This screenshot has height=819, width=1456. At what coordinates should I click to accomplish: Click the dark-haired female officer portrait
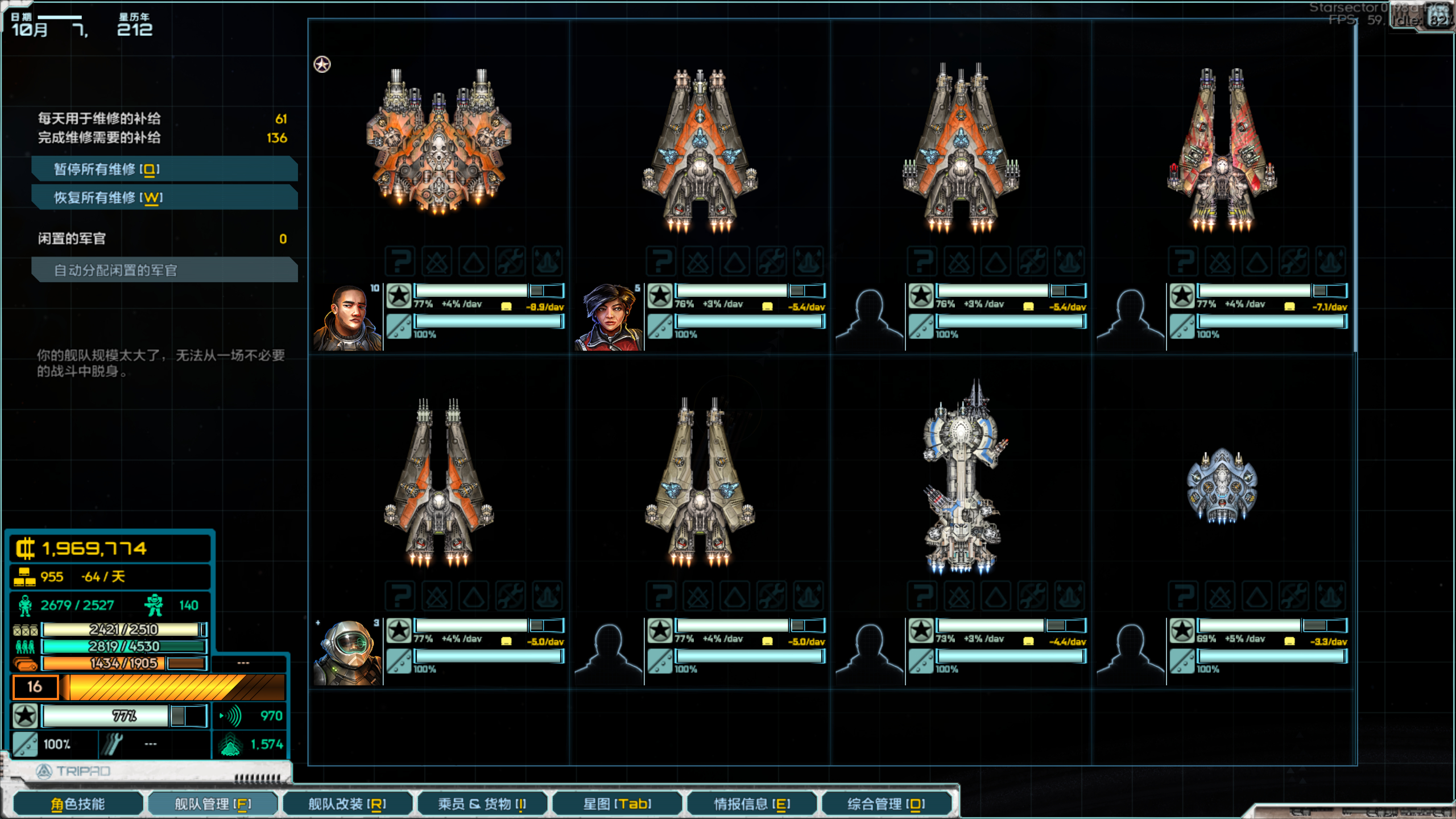point(609,317)
